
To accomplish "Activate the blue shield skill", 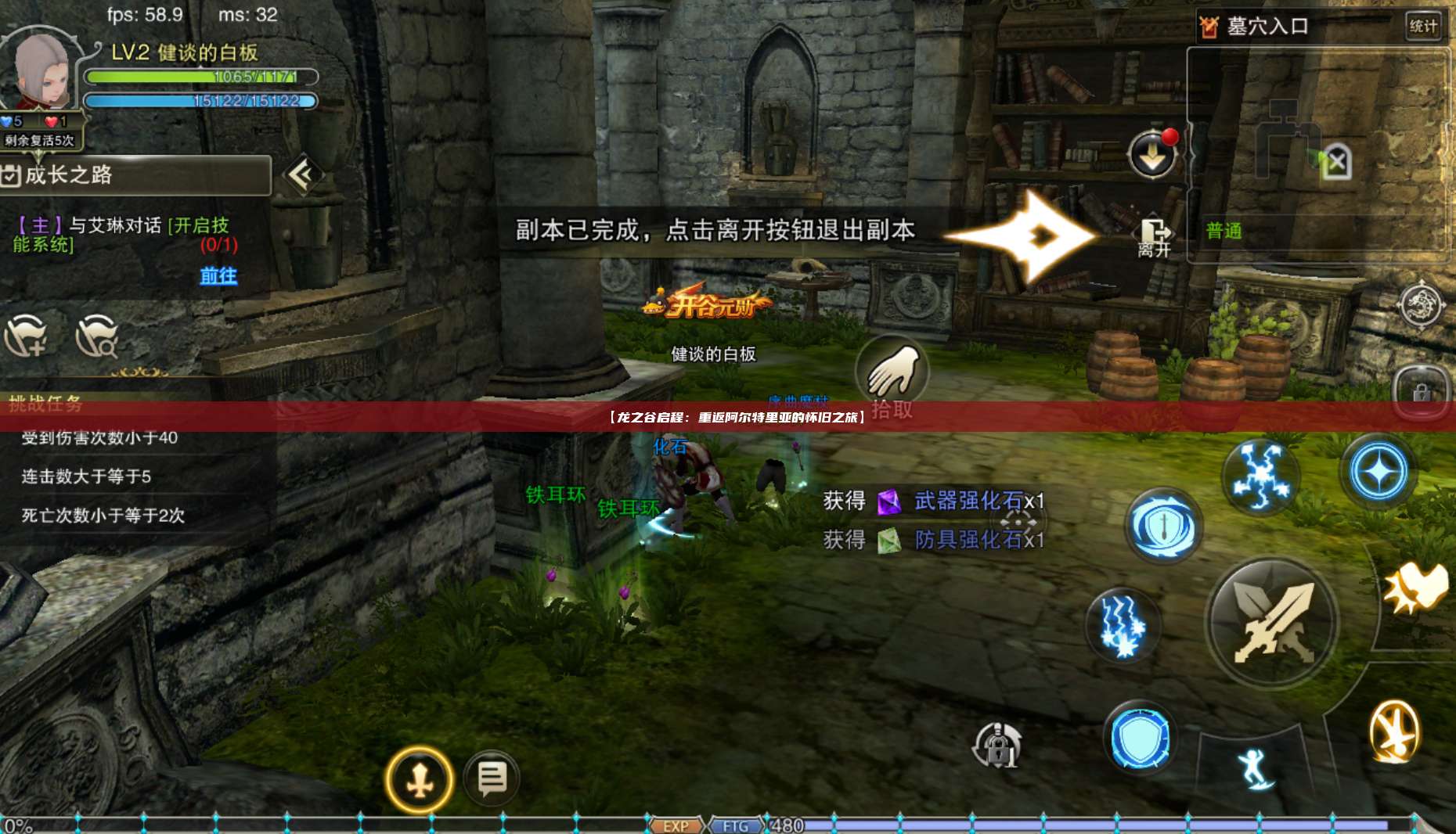I will click(1141, 738).
